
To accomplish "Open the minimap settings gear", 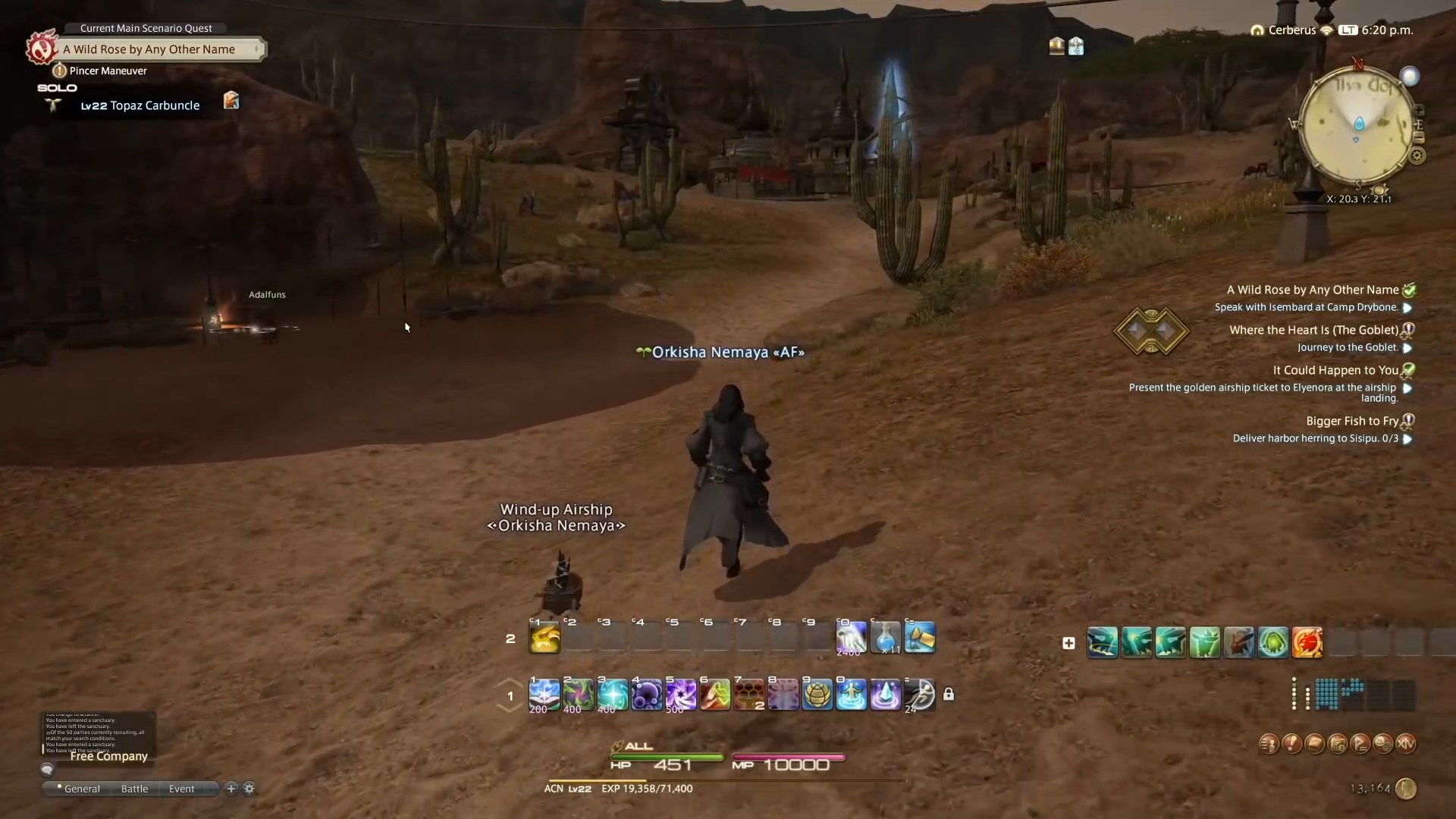I will coord(1417,155).
